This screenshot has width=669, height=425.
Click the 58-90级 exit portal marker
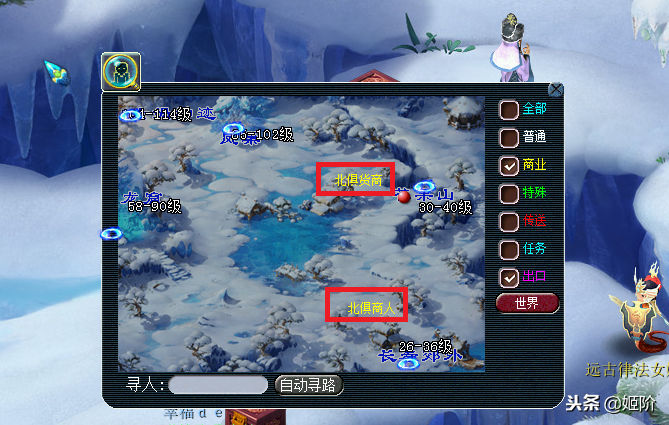tap(111, 234)
